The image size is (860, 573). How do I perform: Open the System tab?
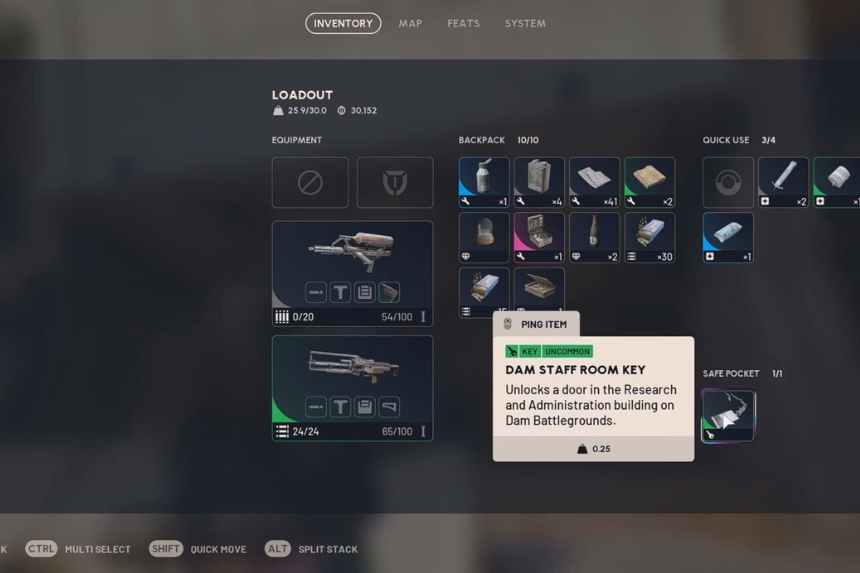(525, 23)
